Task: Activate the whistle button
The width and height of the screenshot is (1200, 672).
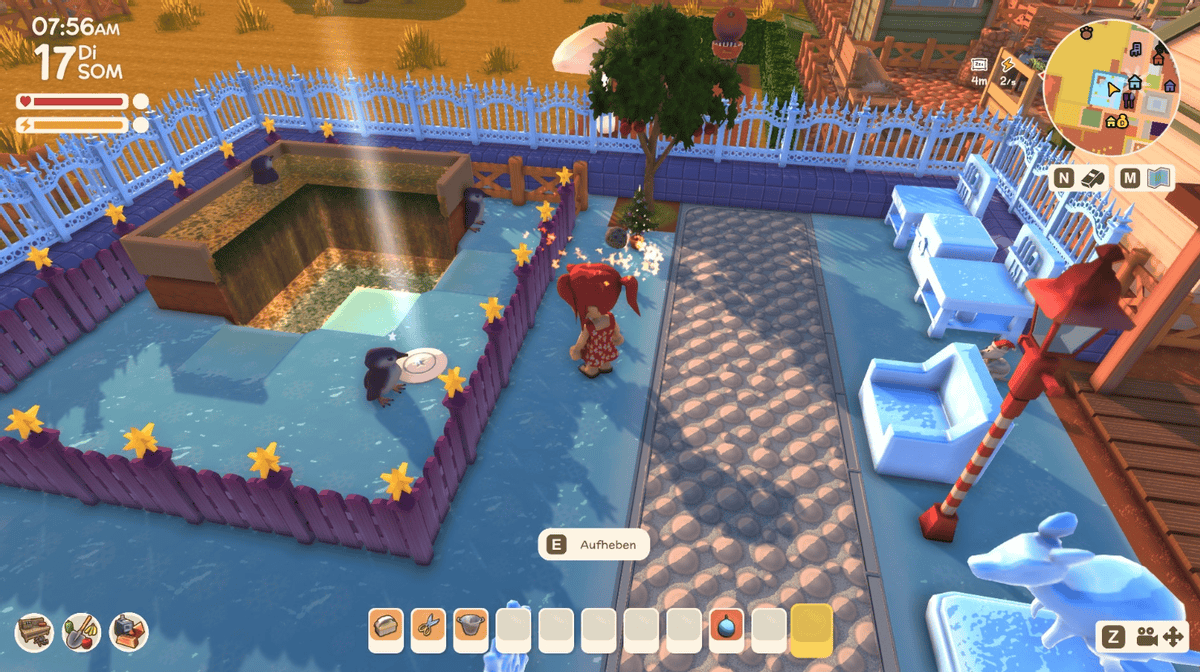Action: [1092, 178]
